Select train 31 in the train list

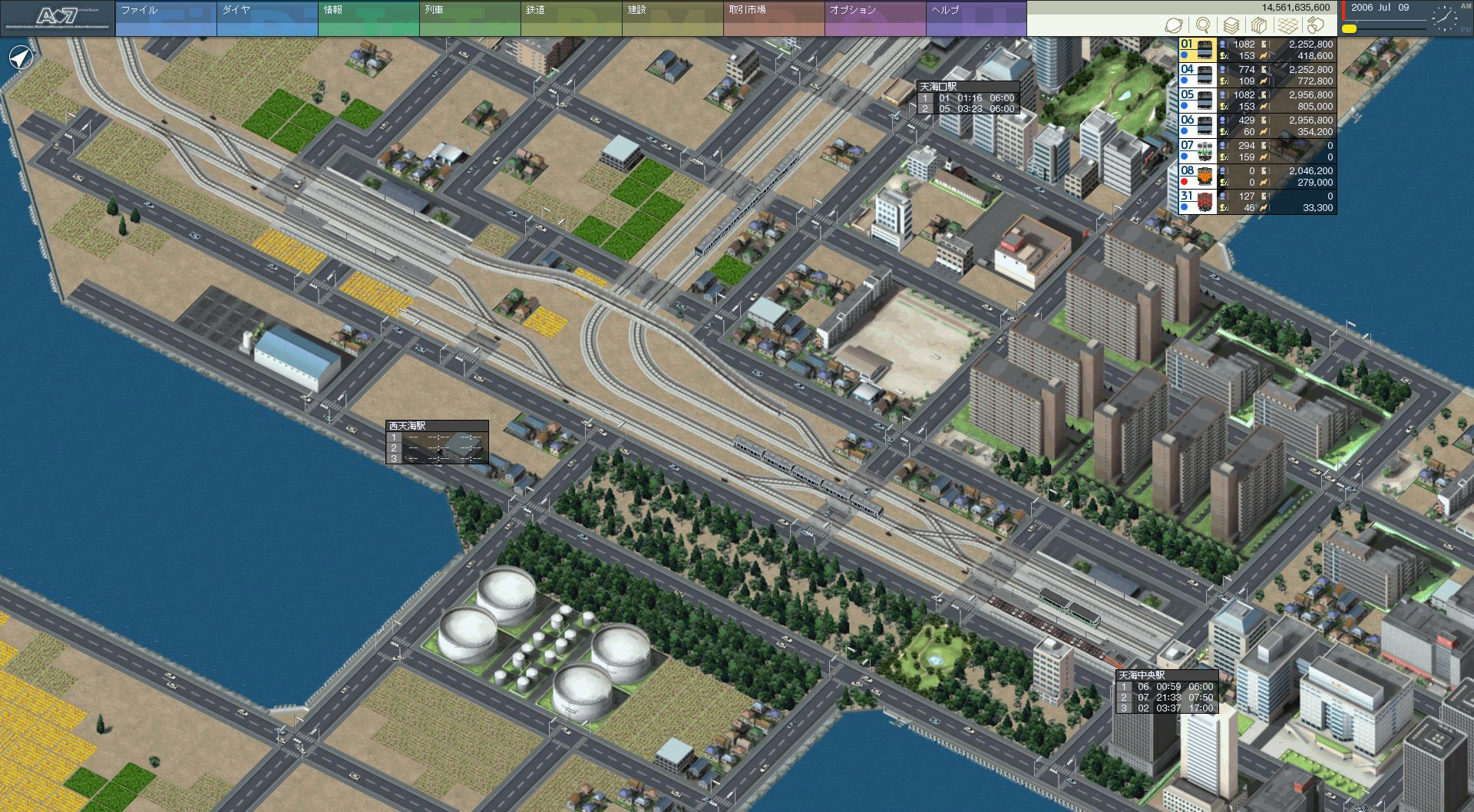pos(1197,202)
